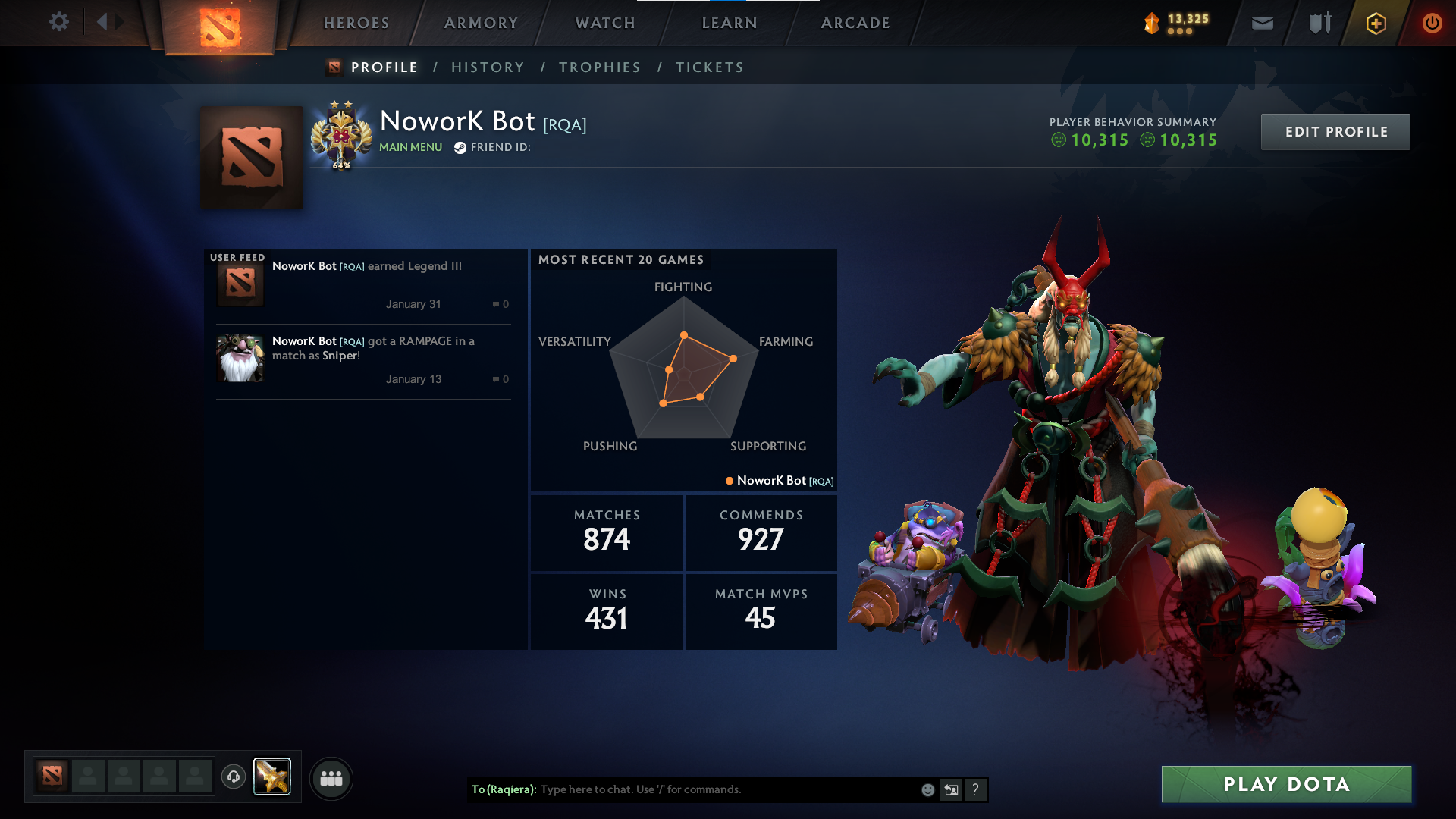Click the Dota Plus hexagon icon
Viewport: 1456px width, 819px height.
point(1375,23)
